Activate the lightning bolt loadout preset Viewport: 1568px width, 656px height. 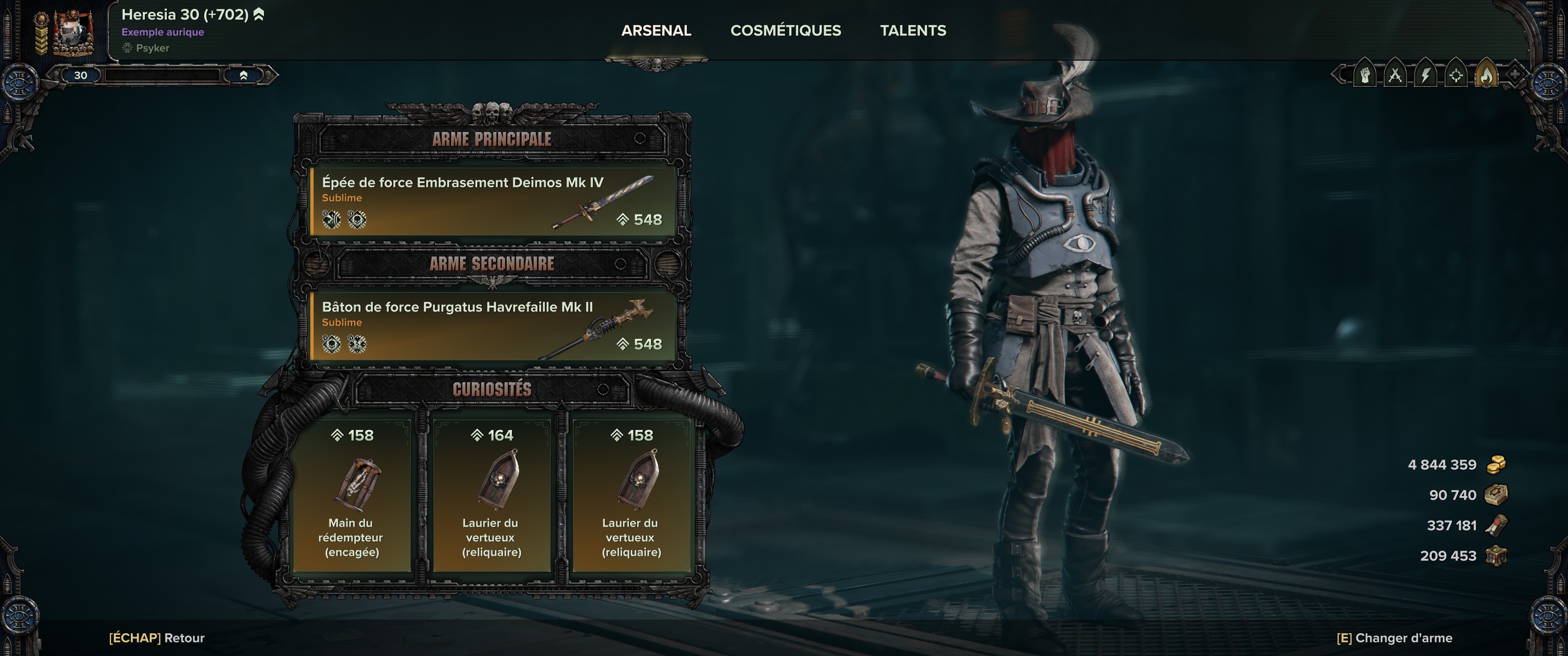[x=1426, y=76]
